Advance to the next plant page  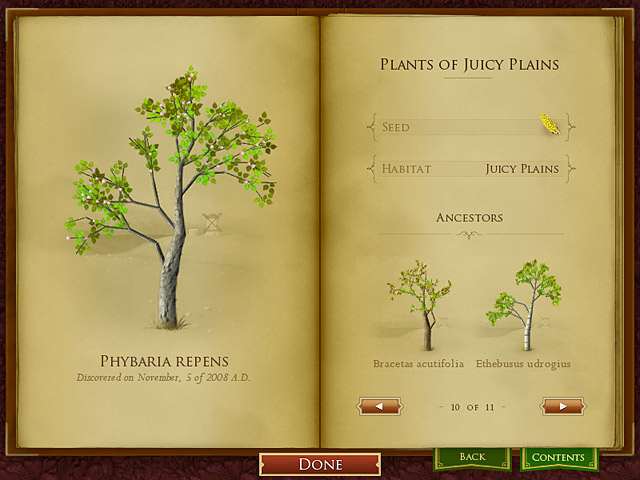(x=562, y=406)
